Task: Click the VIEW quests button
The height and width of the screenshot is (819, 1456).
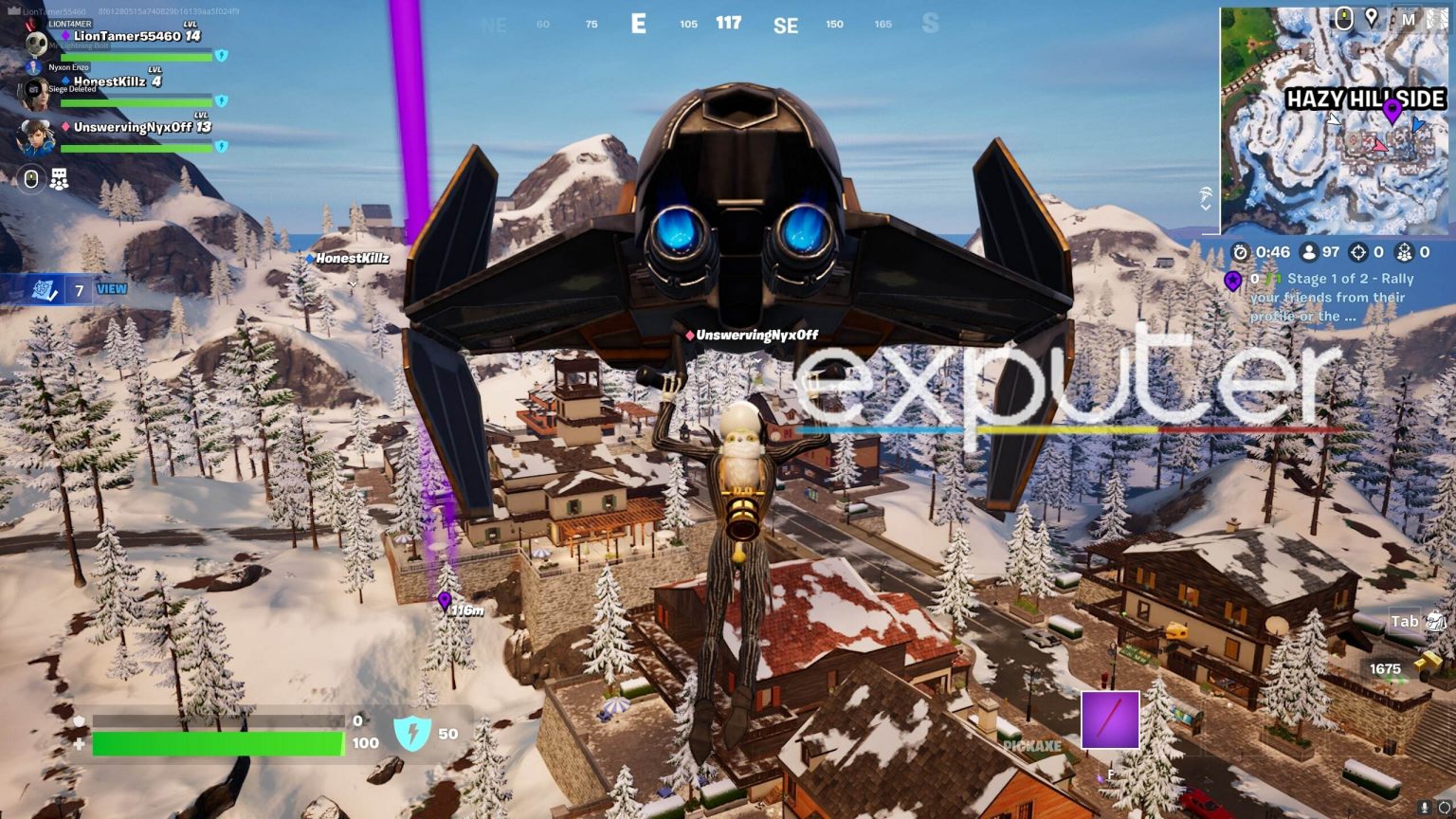Action: 113,289
